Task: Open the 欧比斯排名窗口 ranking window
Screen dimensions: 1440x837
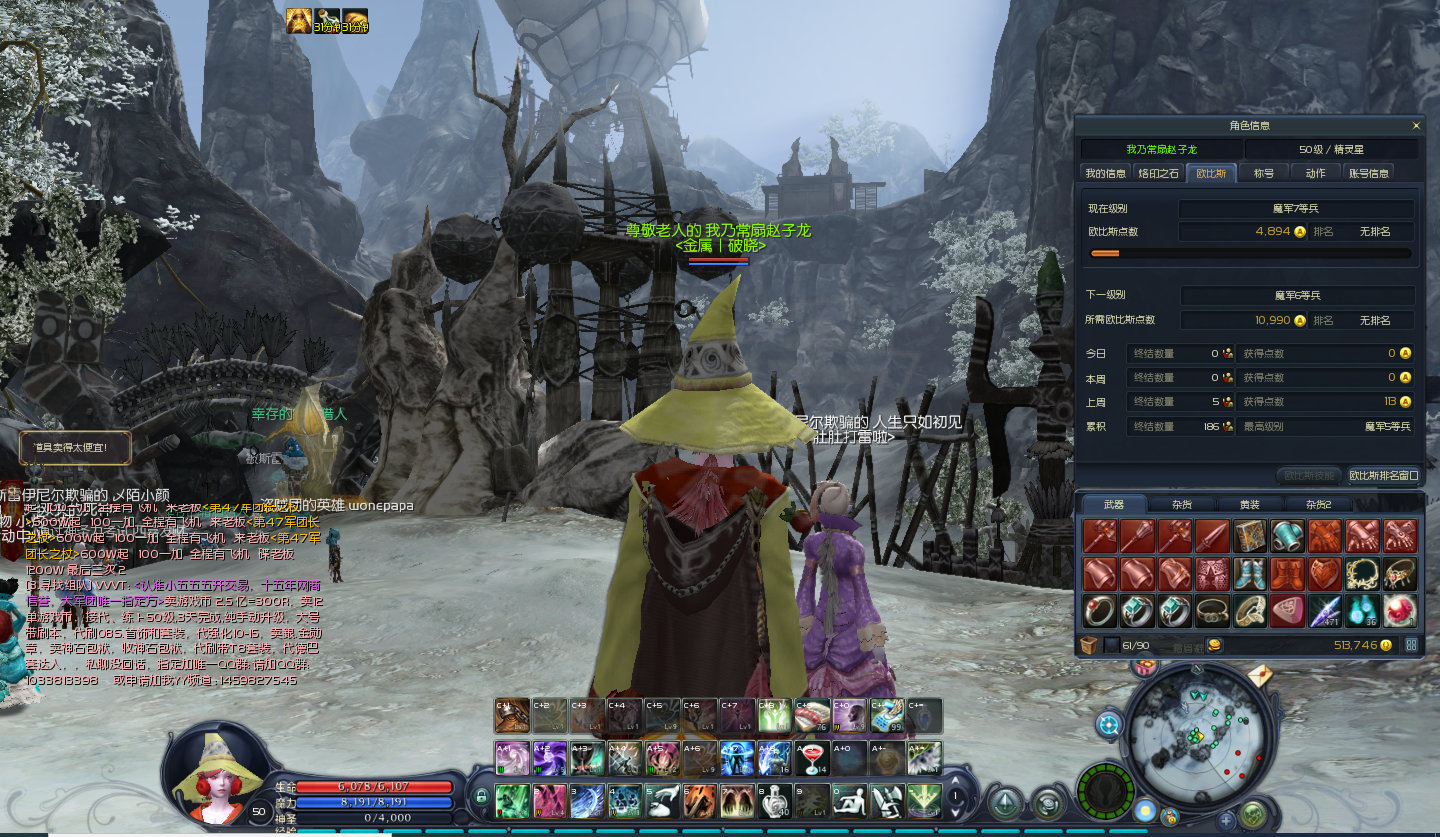Action: 1383,475
